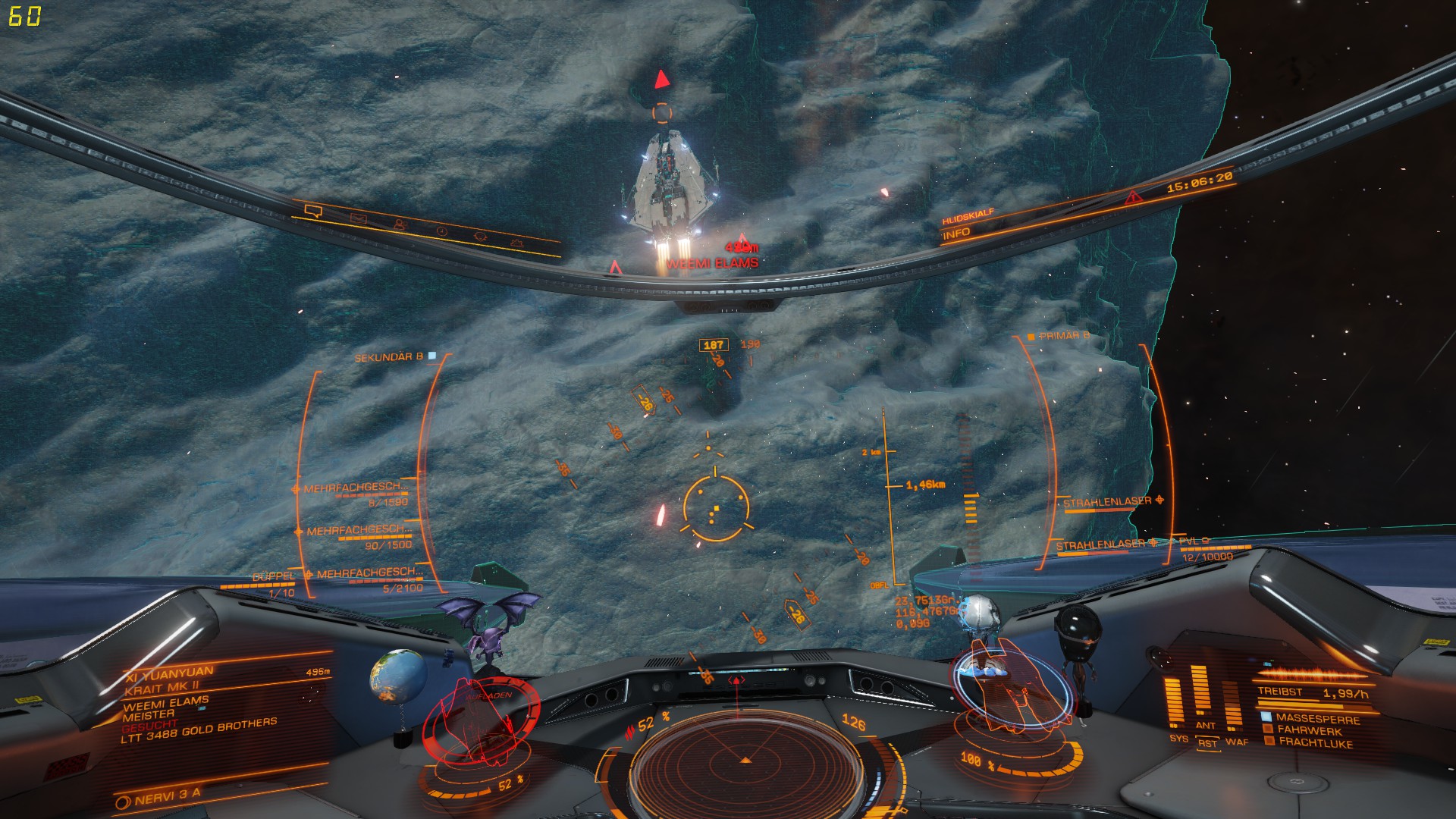1456x819 pixels.
Task: Click the Sekundär B fire group label
Action: click(x=390, y=356)
